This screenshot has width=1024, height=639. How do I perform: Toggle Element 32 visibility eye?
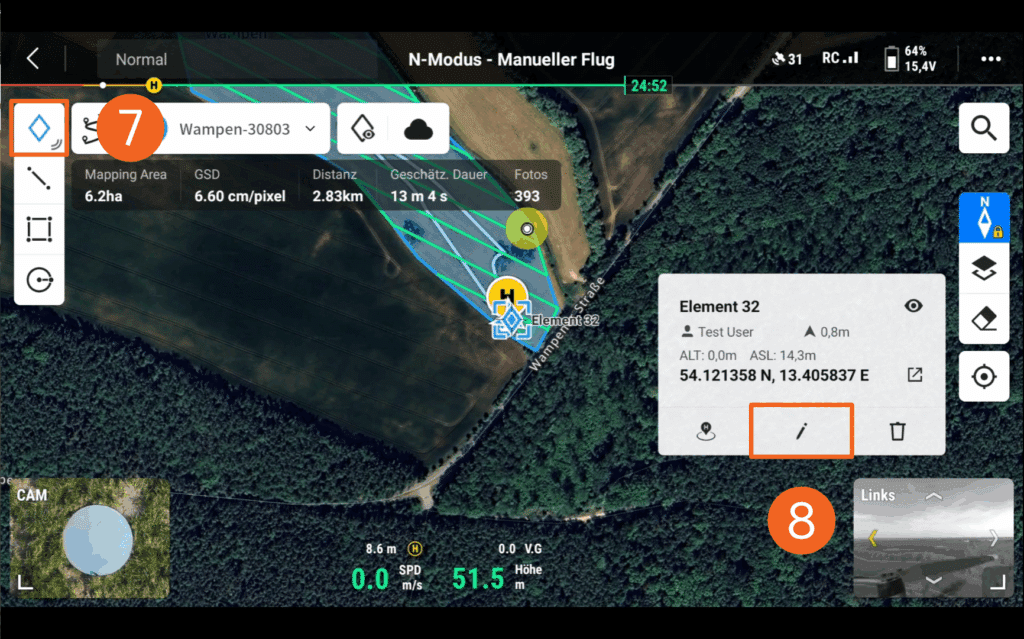pos(913,306)
